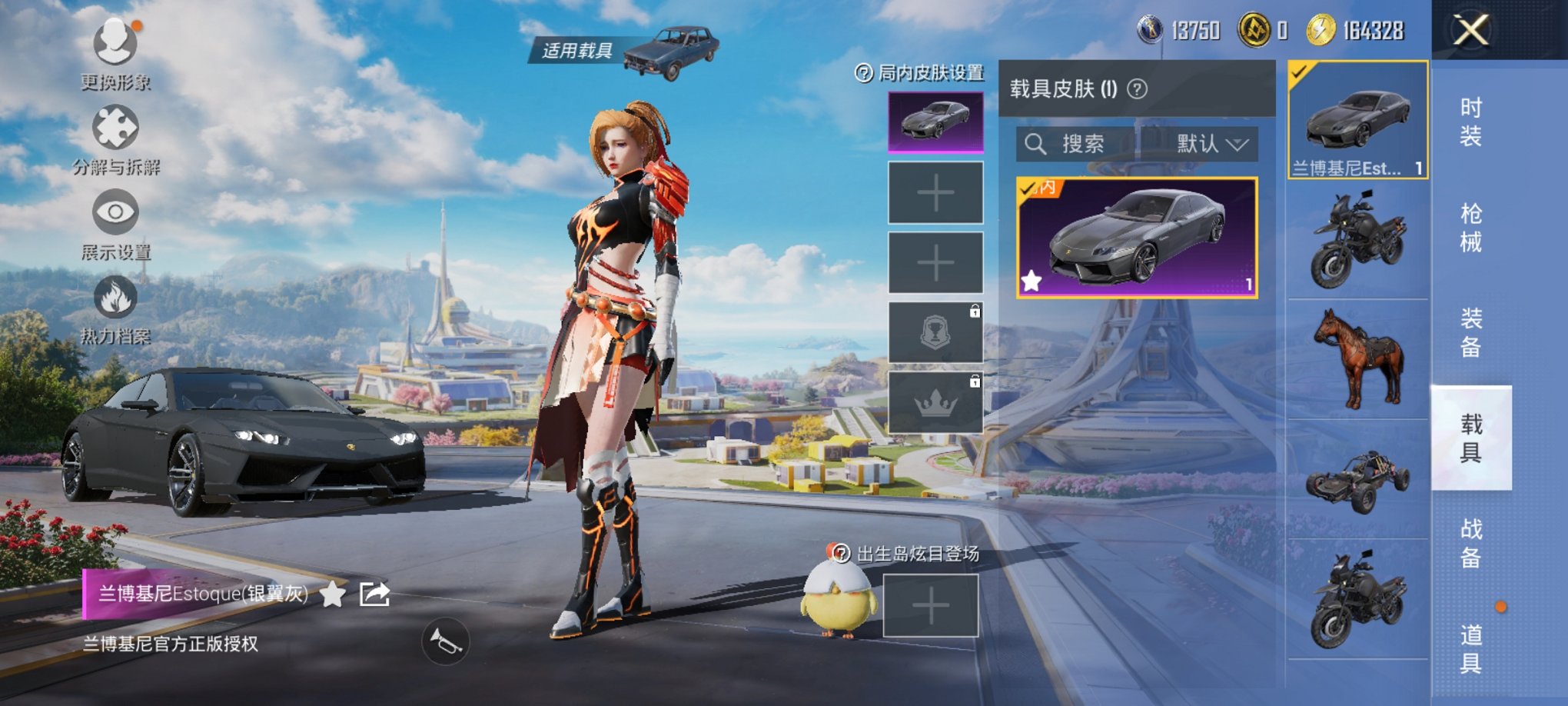Add a 出生岛炫目登场 entrance effect
Image resolution: width=1568 pixels, height=706 pixels.
930,607
